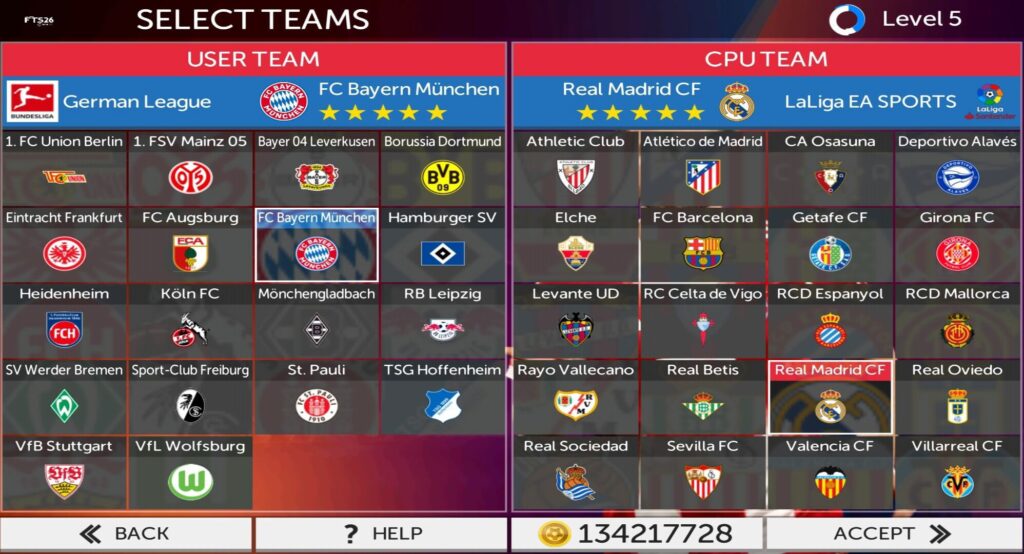
Task: Pick Girona FC from the CPU grid
Action: pos(957,244)
